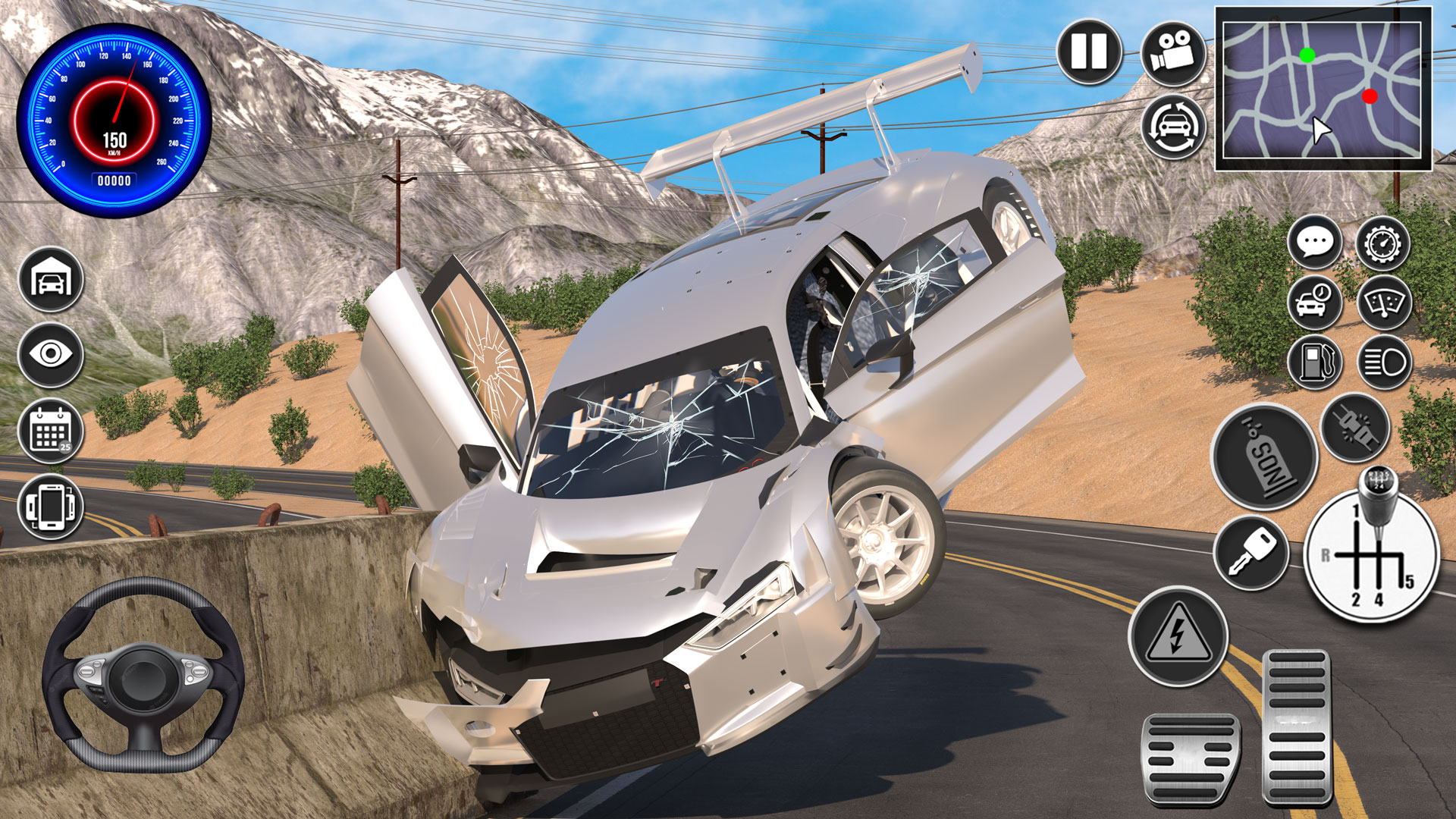
Task: Open the garage icon
Action: (x=52, y=278)
